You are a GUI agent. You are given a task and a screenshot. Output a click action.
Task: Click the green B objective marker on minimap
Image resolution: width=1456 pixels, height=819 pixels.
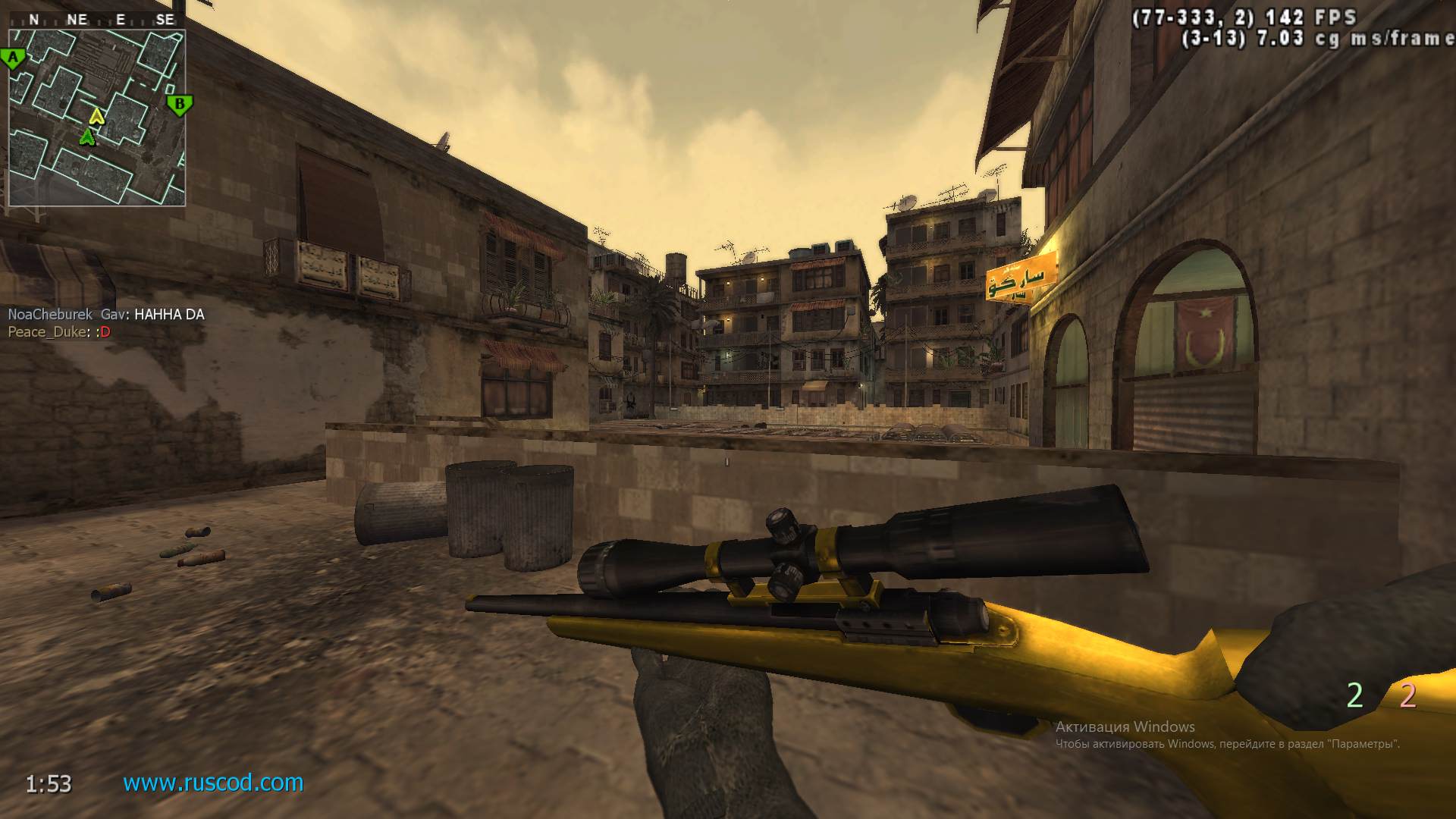[x=179, y=103]
